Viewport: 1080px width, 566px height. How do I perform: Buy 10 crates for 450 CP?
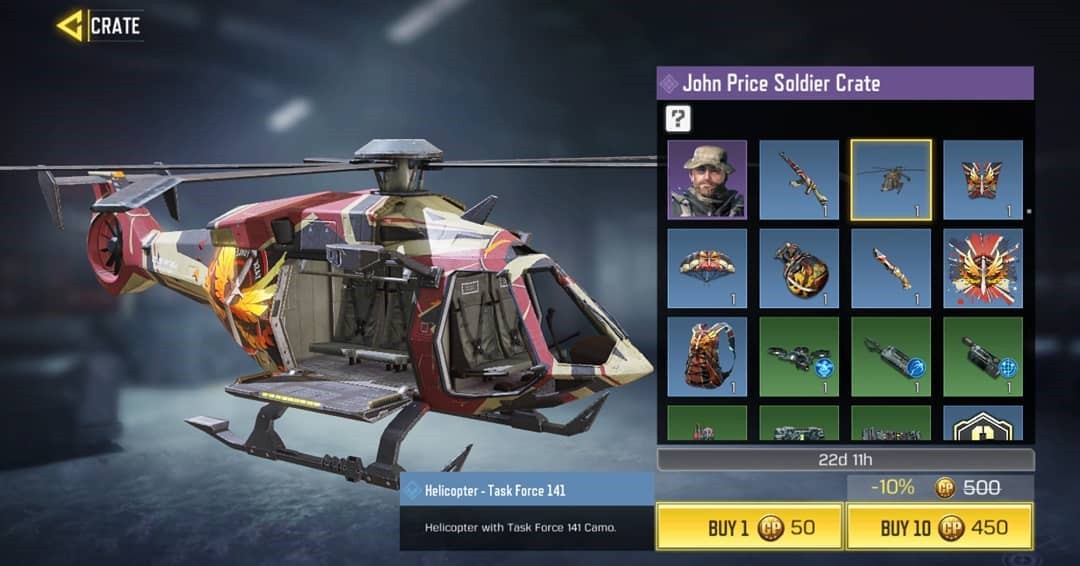pos(940,527)
